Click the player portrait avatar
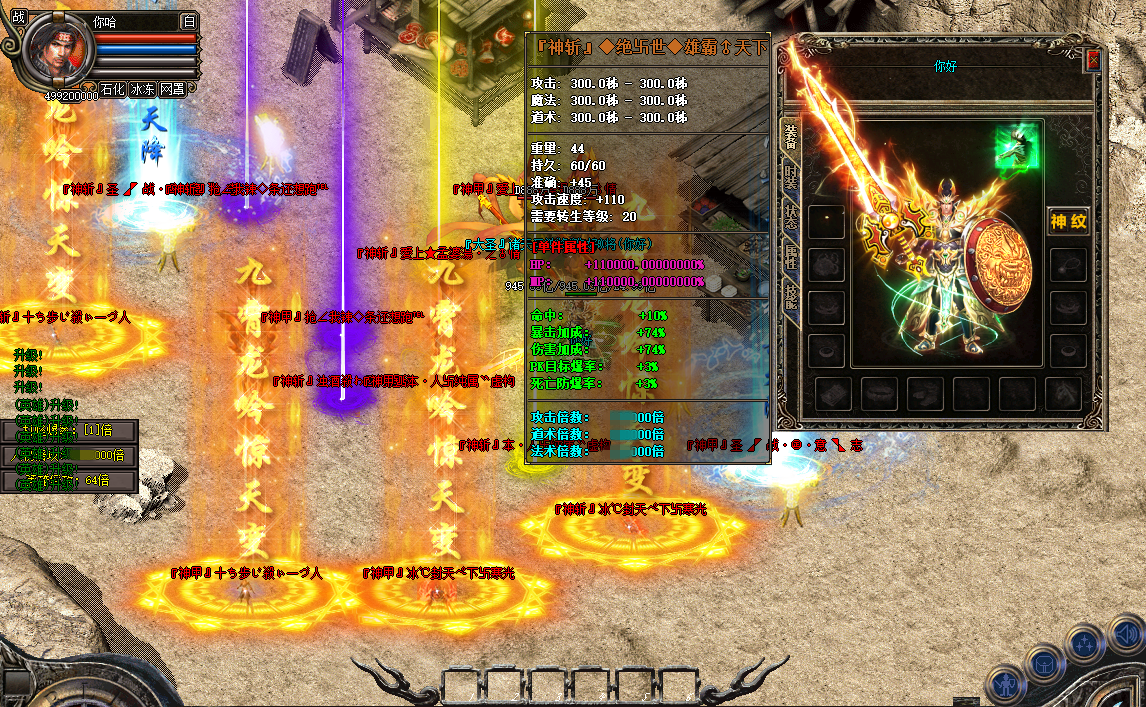This screenshot has height=707, width=1146. 59,50
